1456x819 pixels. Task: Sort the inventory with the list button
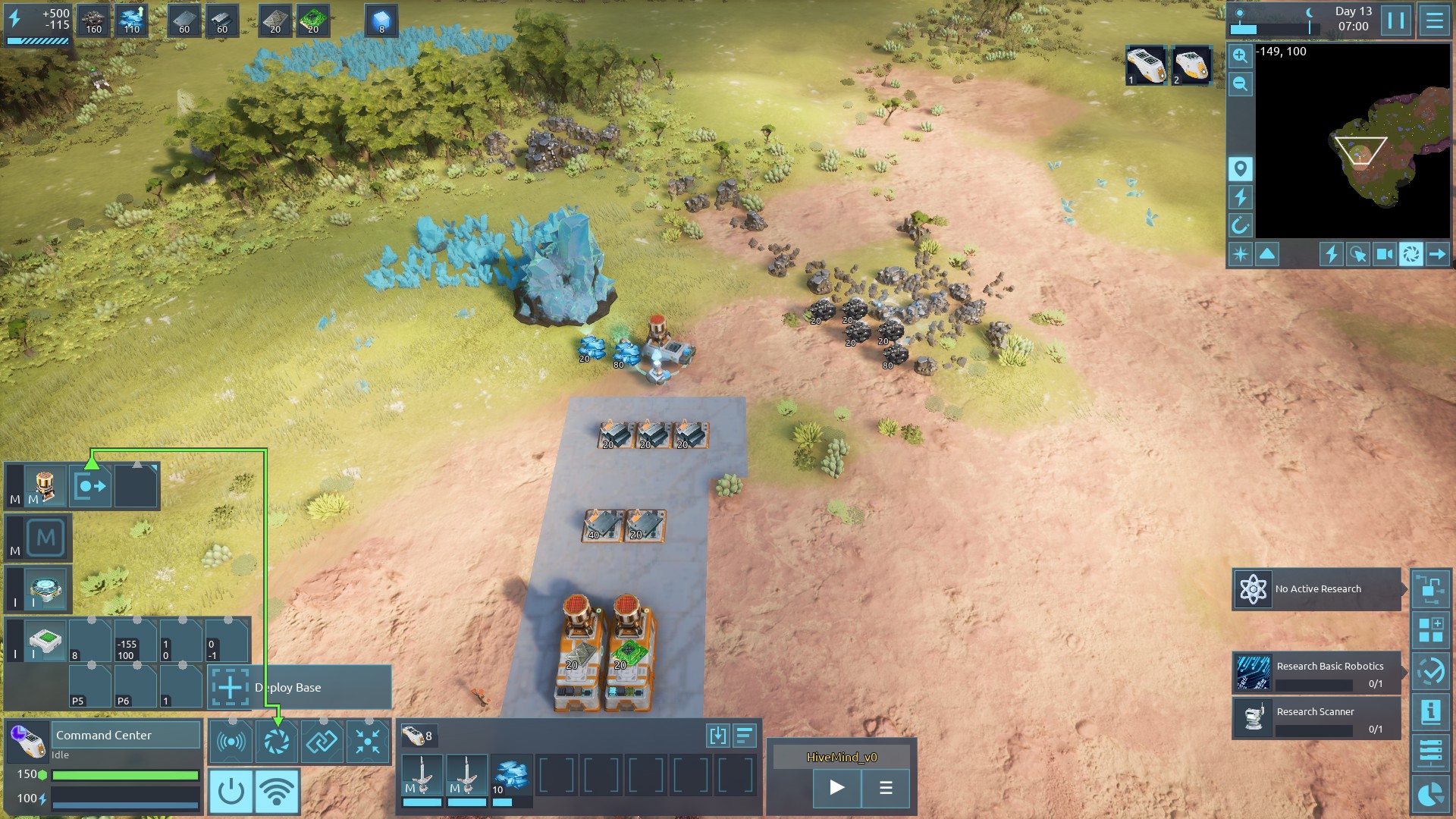pos(745,735)
